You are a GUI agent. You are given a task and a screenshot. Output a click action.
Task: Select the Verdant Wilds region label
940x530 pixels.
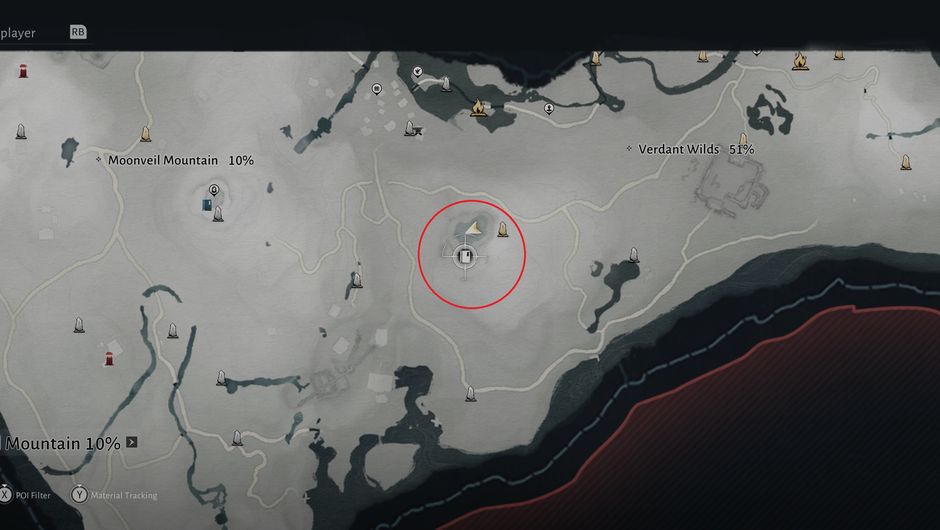(x=680, y=149)
